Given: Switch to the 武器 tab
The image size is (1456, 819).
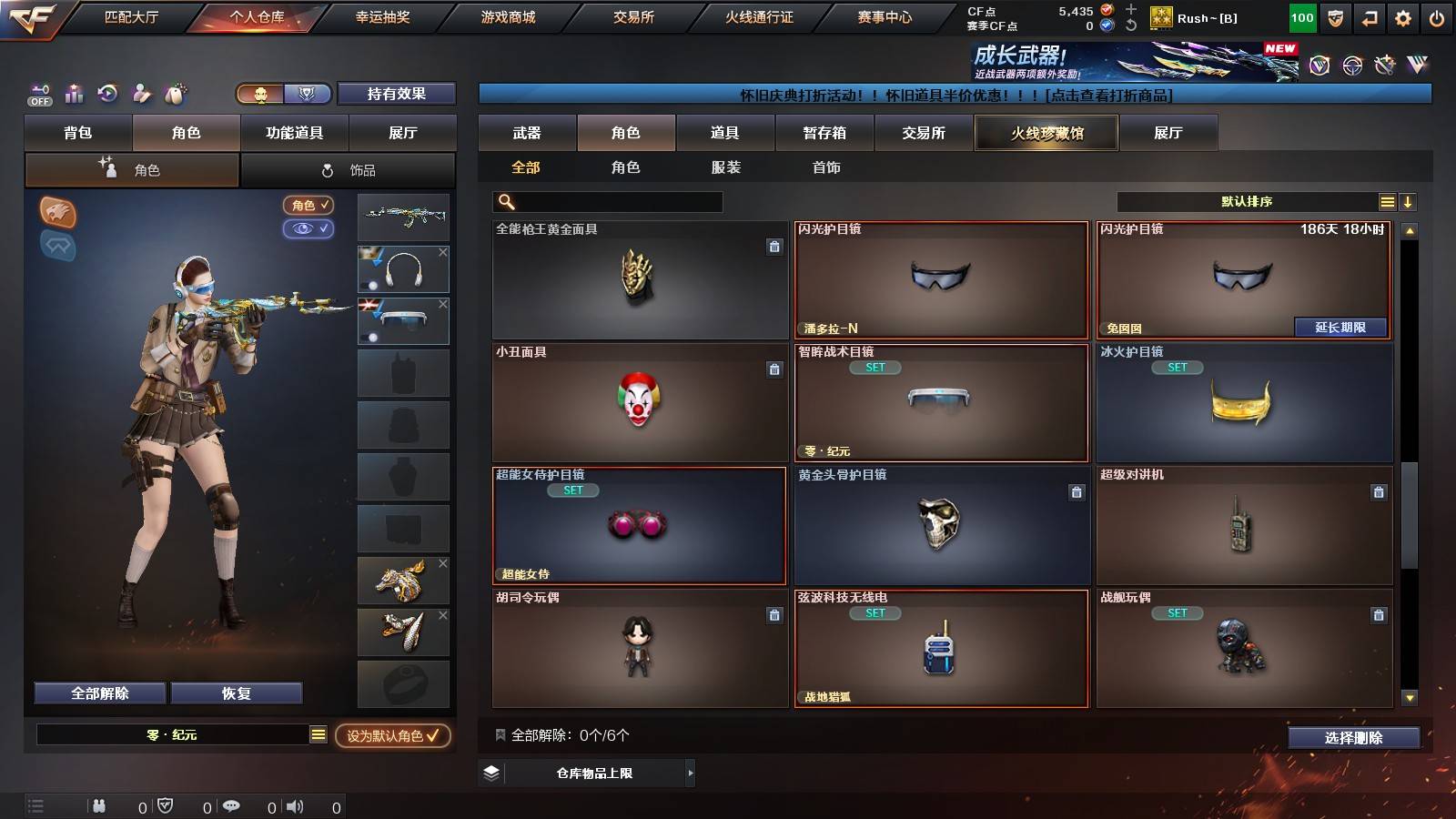Looking at the screenshot, I should [528, 133].
